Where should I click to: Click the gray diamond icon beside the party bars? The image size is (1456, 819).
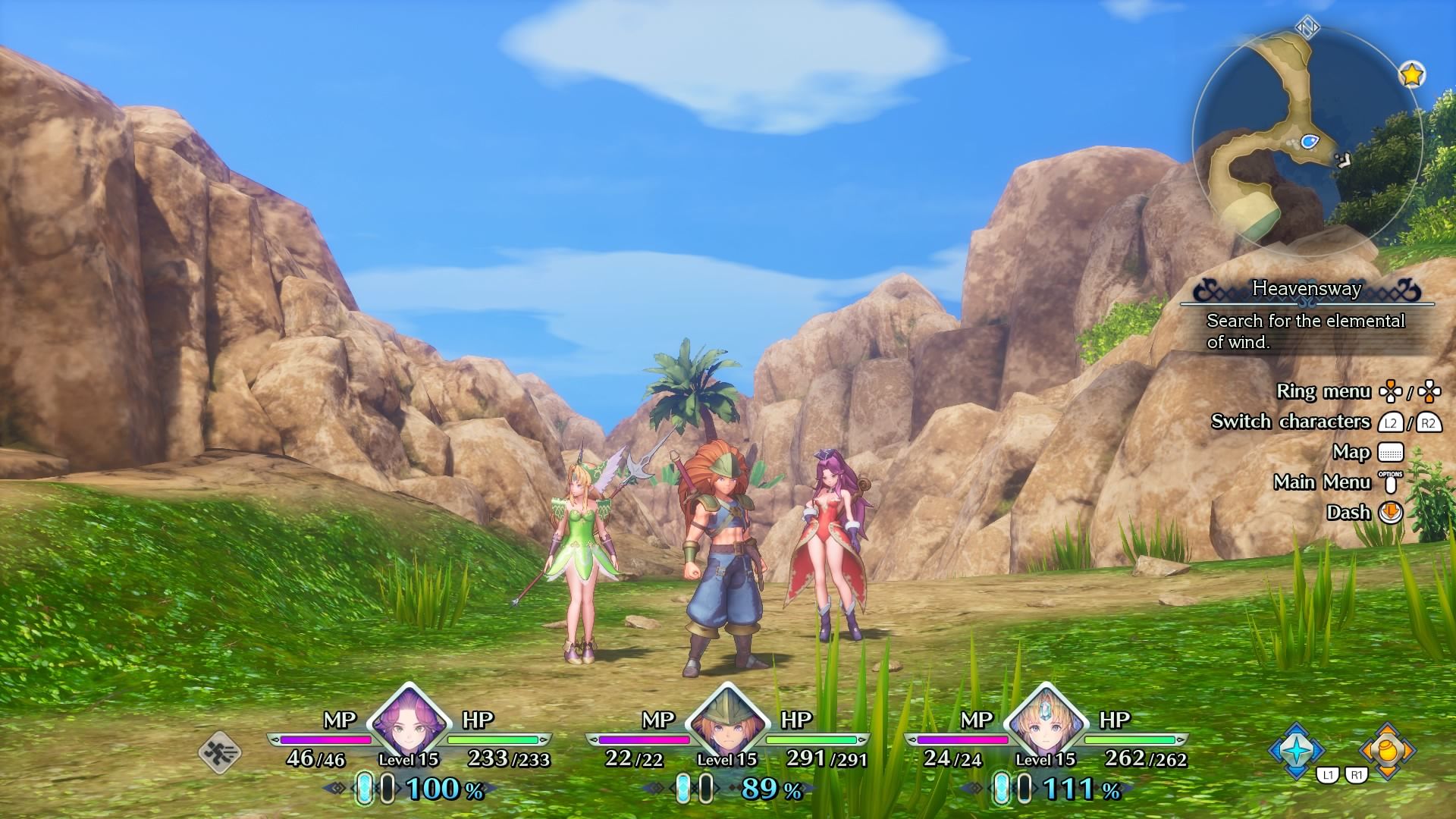(x=221, y=753)
